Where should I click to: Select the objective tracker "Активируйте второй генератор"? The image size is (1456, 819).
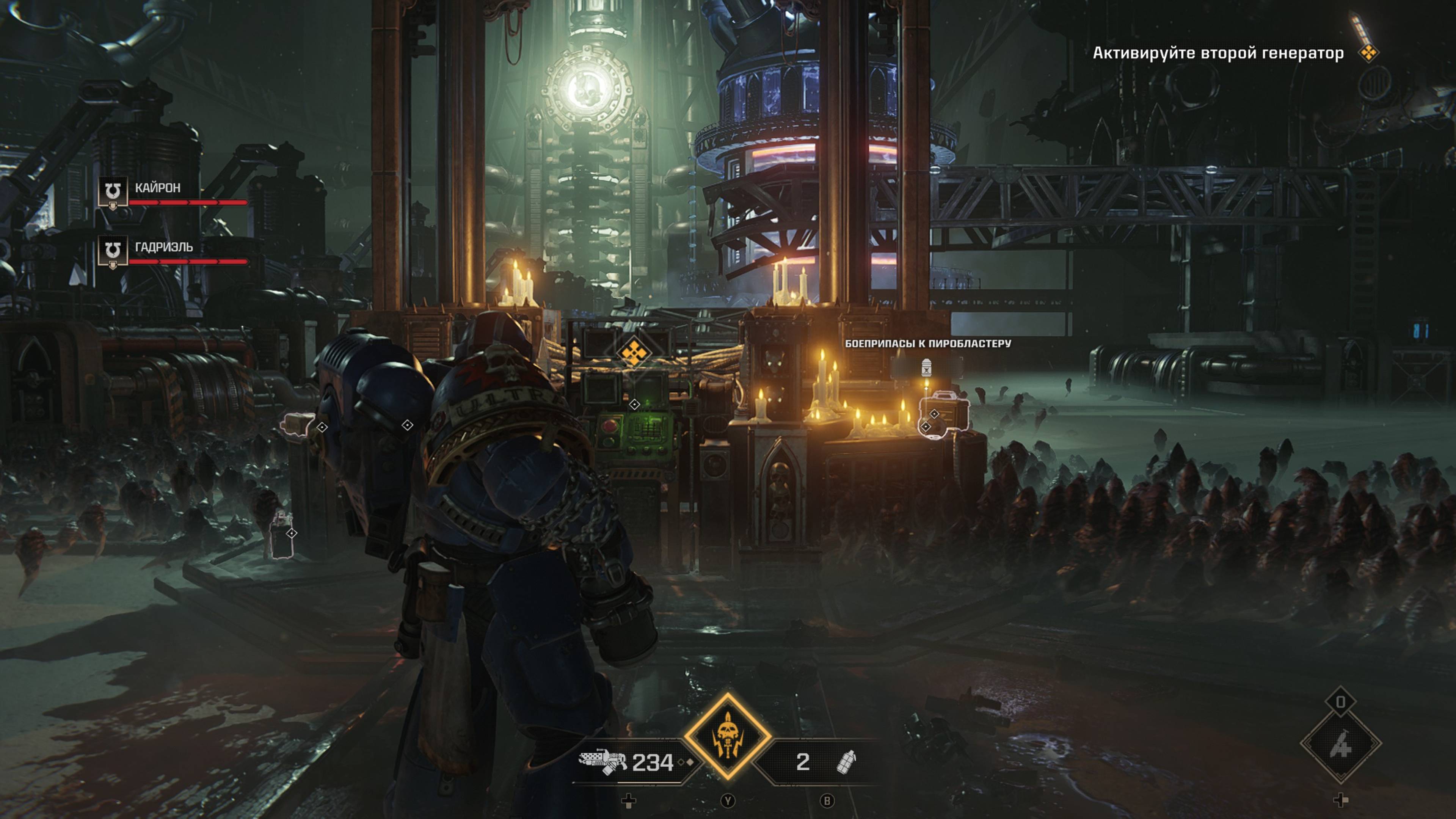tap(1218, 53)
